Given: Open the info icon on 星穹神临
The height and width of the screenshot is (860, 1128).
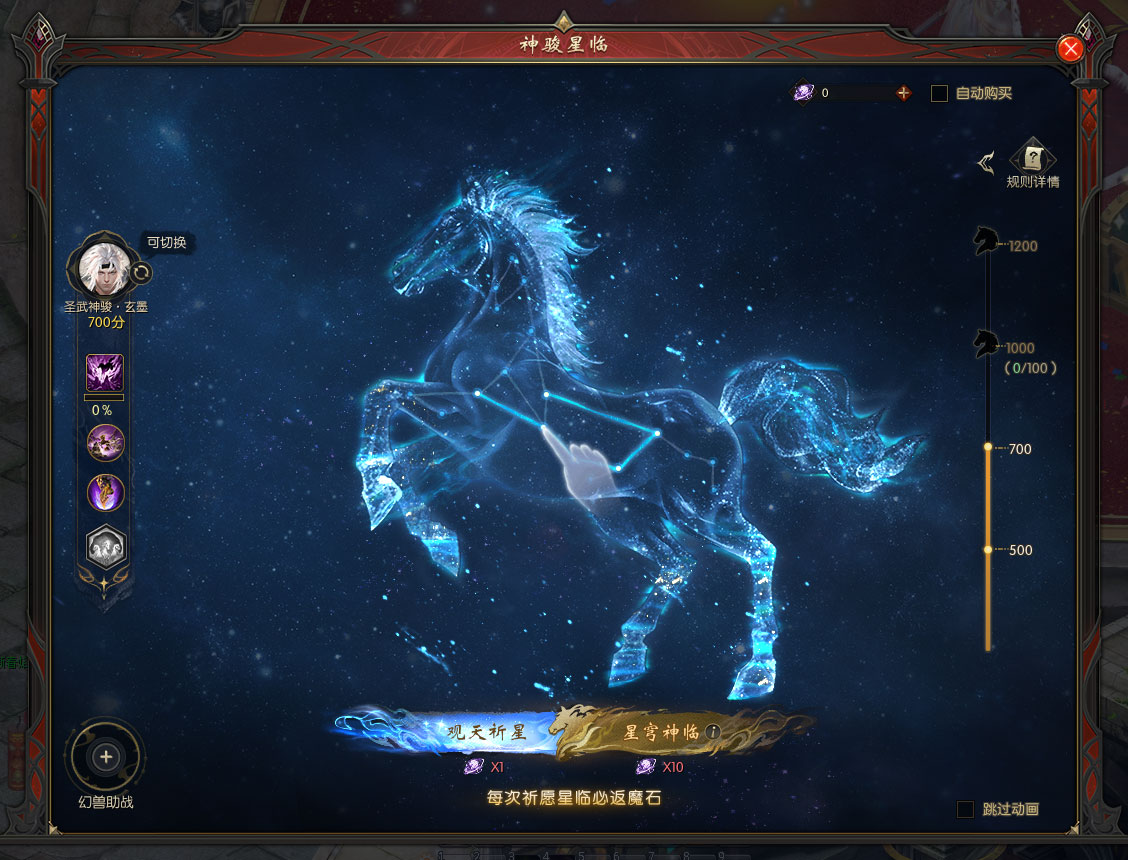Looking at the screenshot, I should 712,732.
